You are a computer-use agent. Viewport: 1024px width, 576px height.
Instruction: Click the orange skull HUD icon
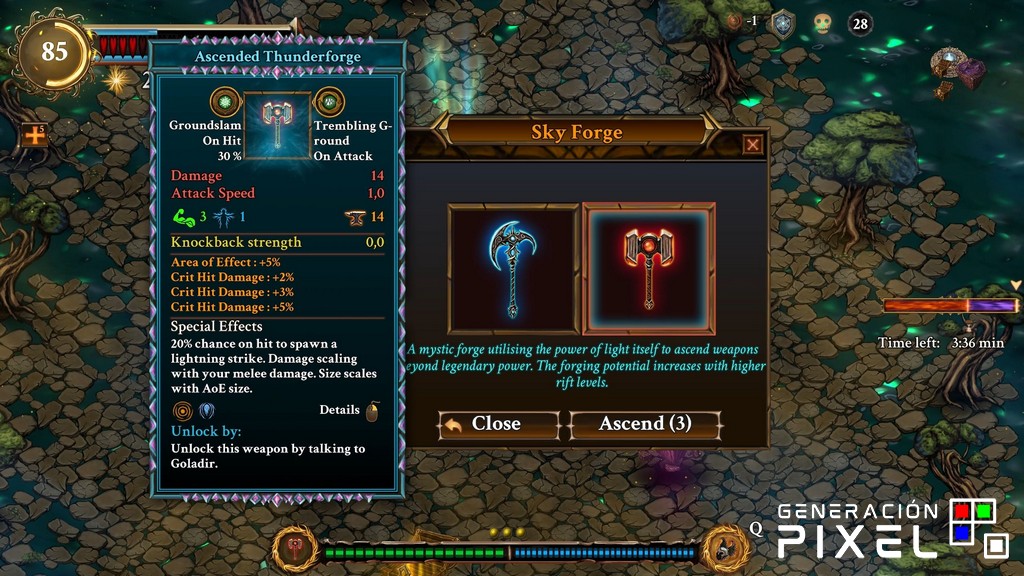pyautogui.click(x=822, y=23)
